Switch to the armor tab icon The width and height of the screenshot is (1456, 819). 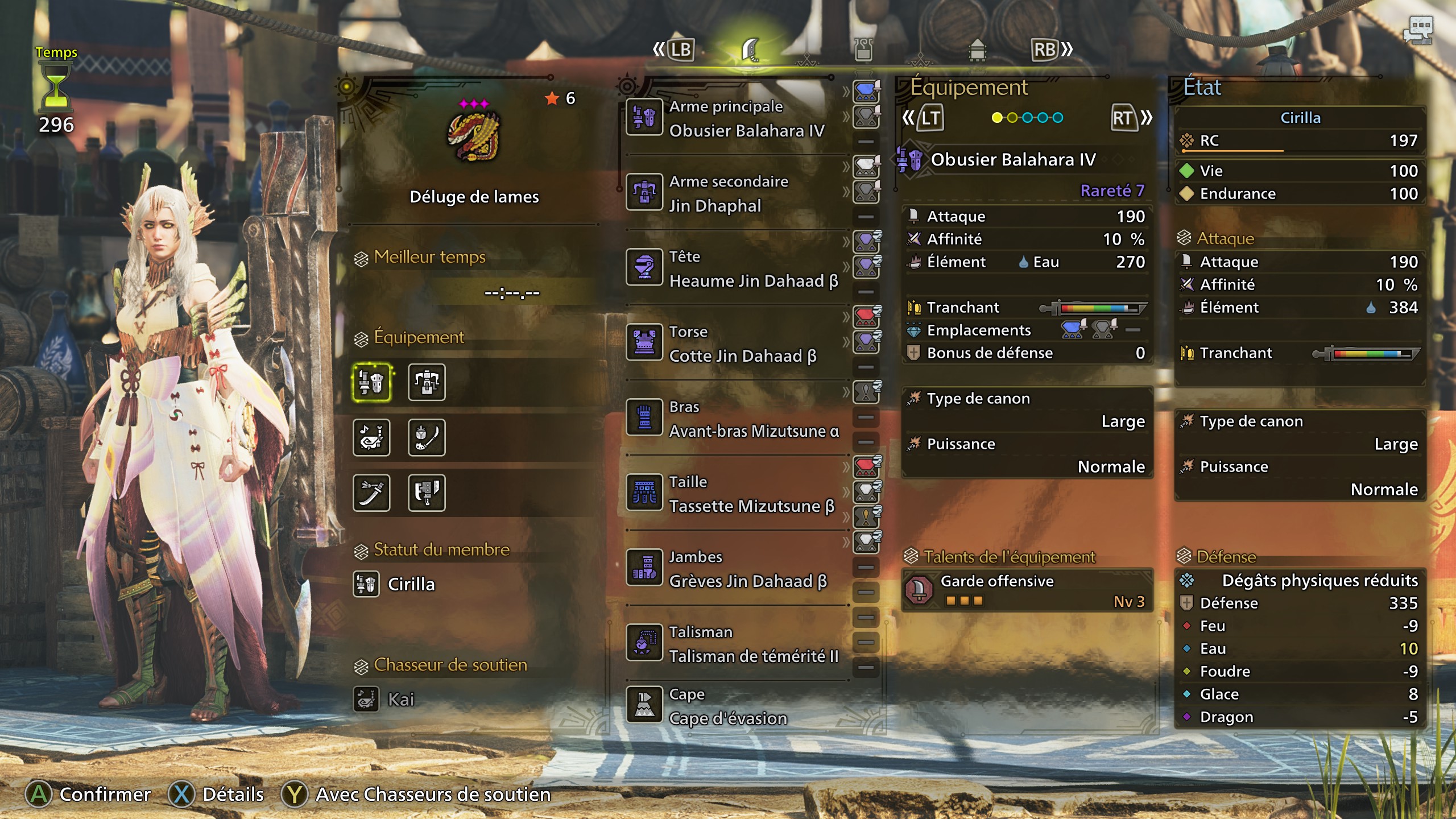[x=863, y=50]
